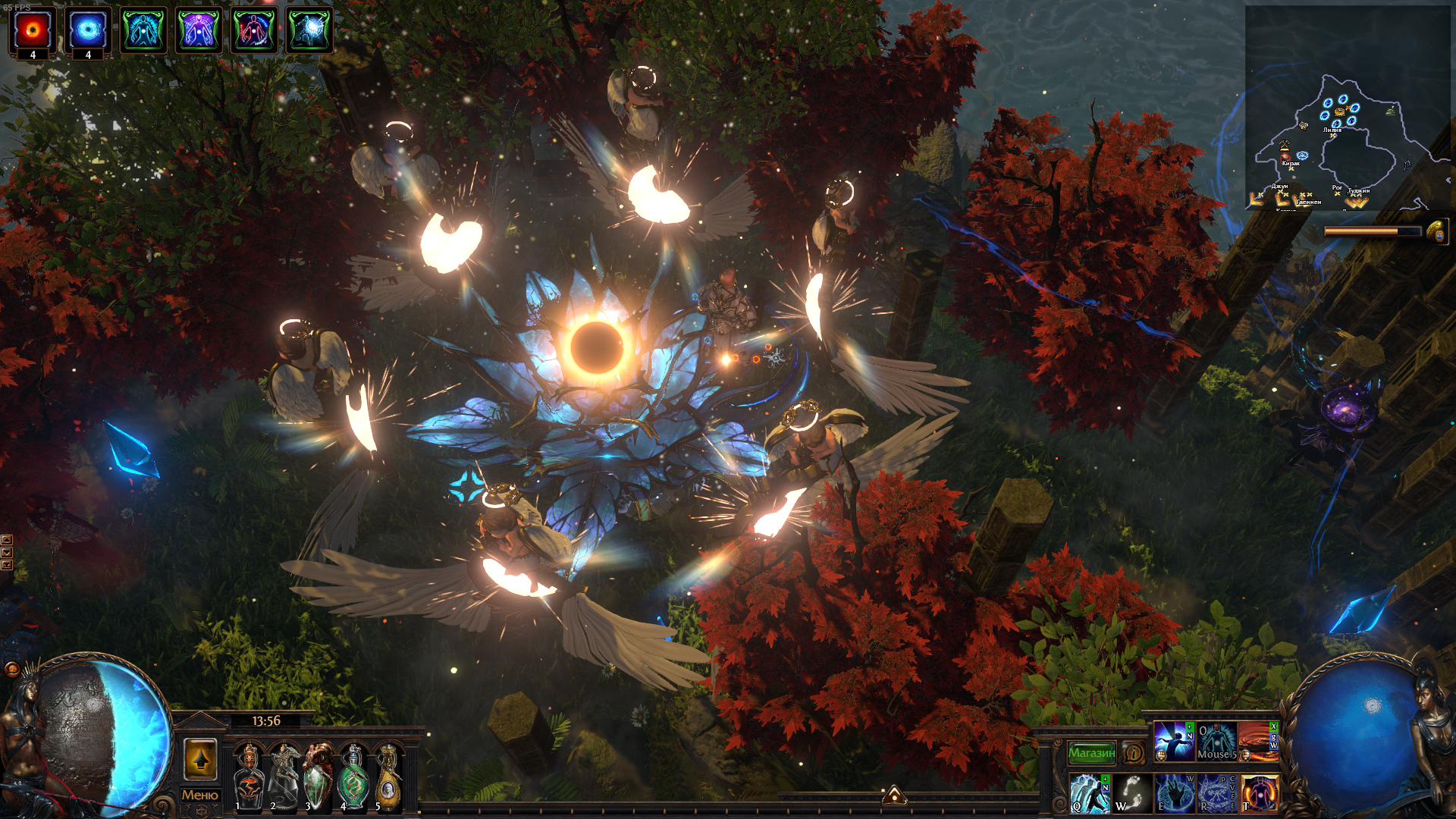Open the Меню button
This screenshot has width=1456, height=819.
(200, 795)
